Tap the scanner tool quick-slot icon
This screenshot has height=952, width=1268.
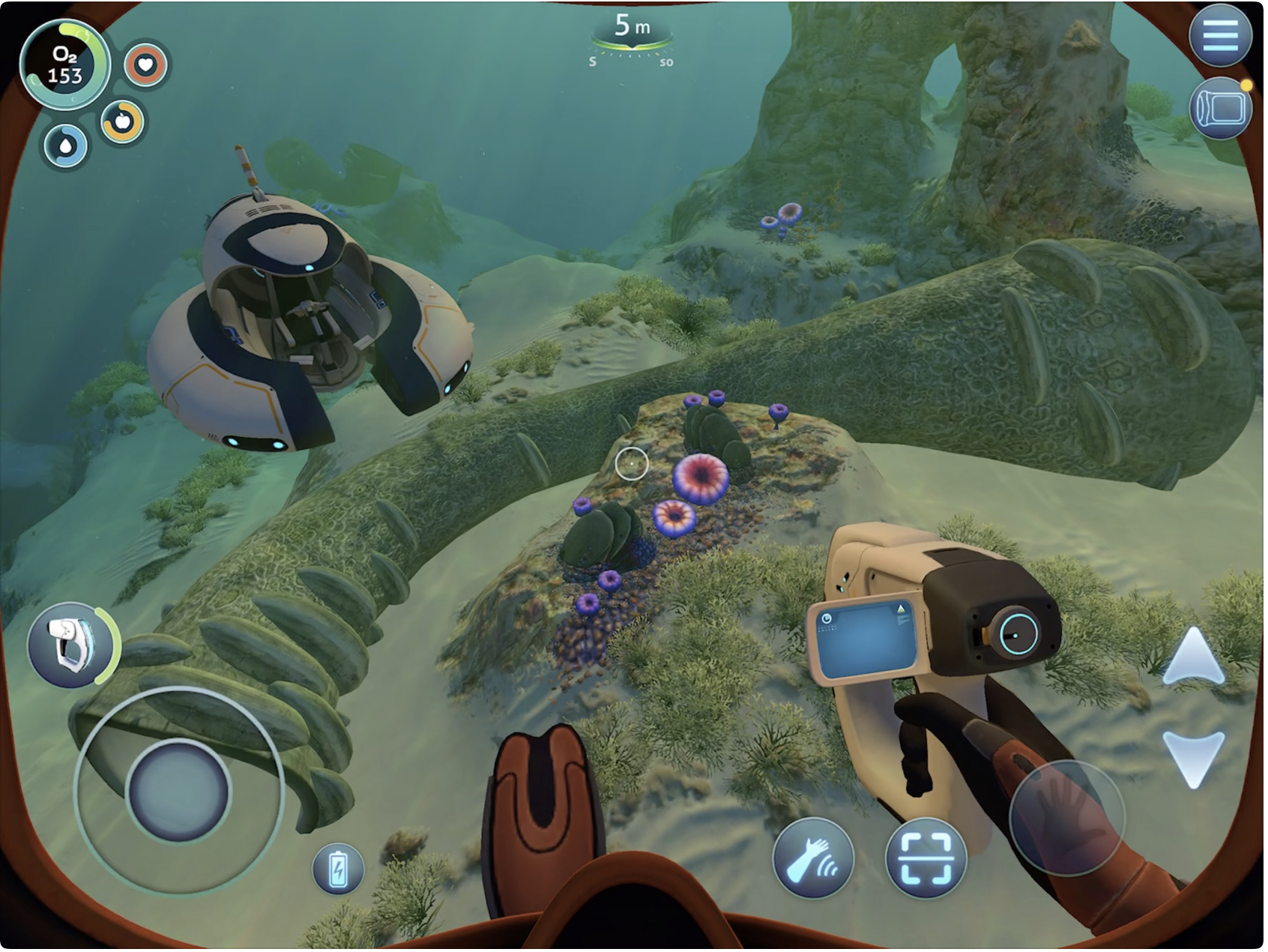71,644
